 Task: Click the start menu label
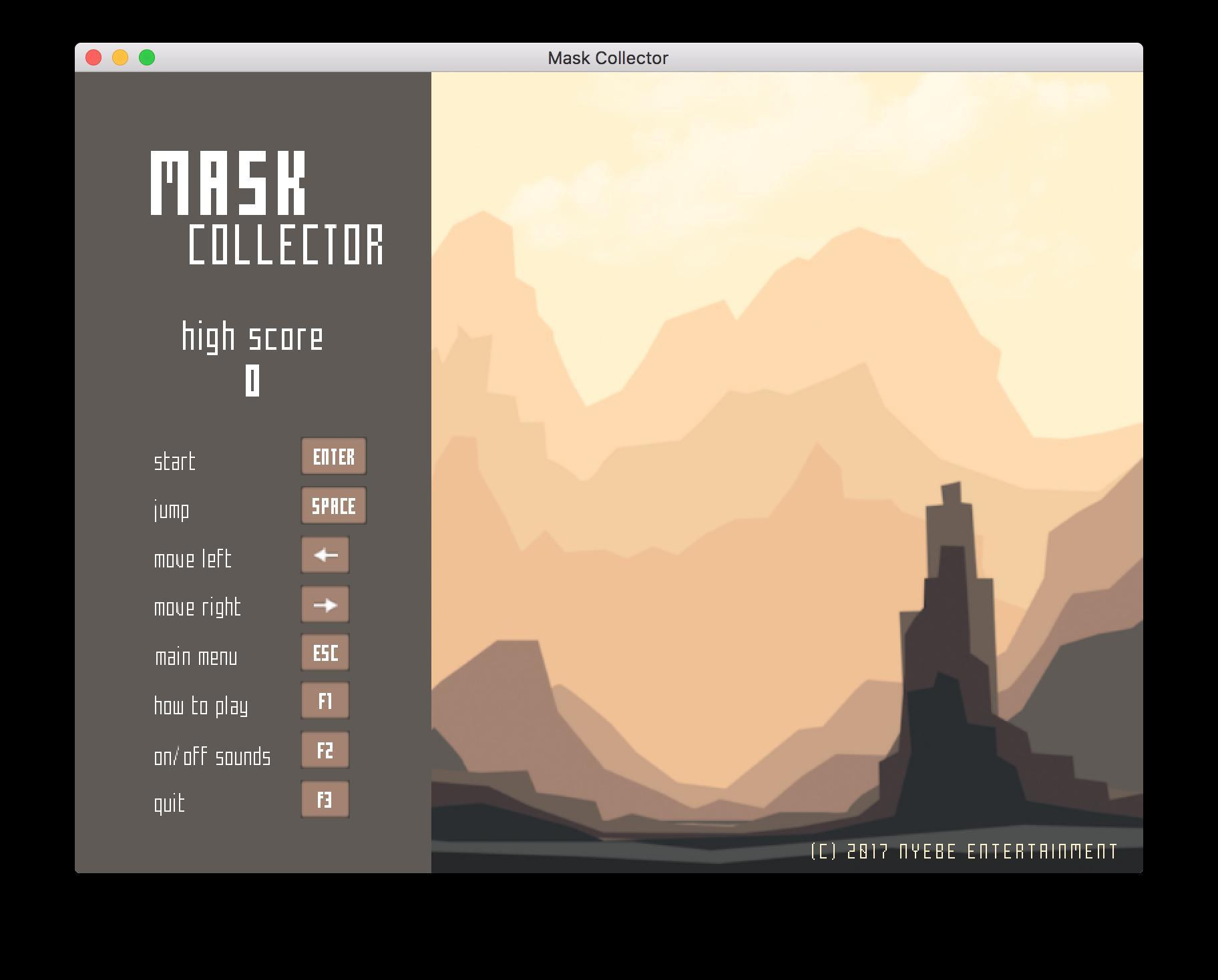175,460
